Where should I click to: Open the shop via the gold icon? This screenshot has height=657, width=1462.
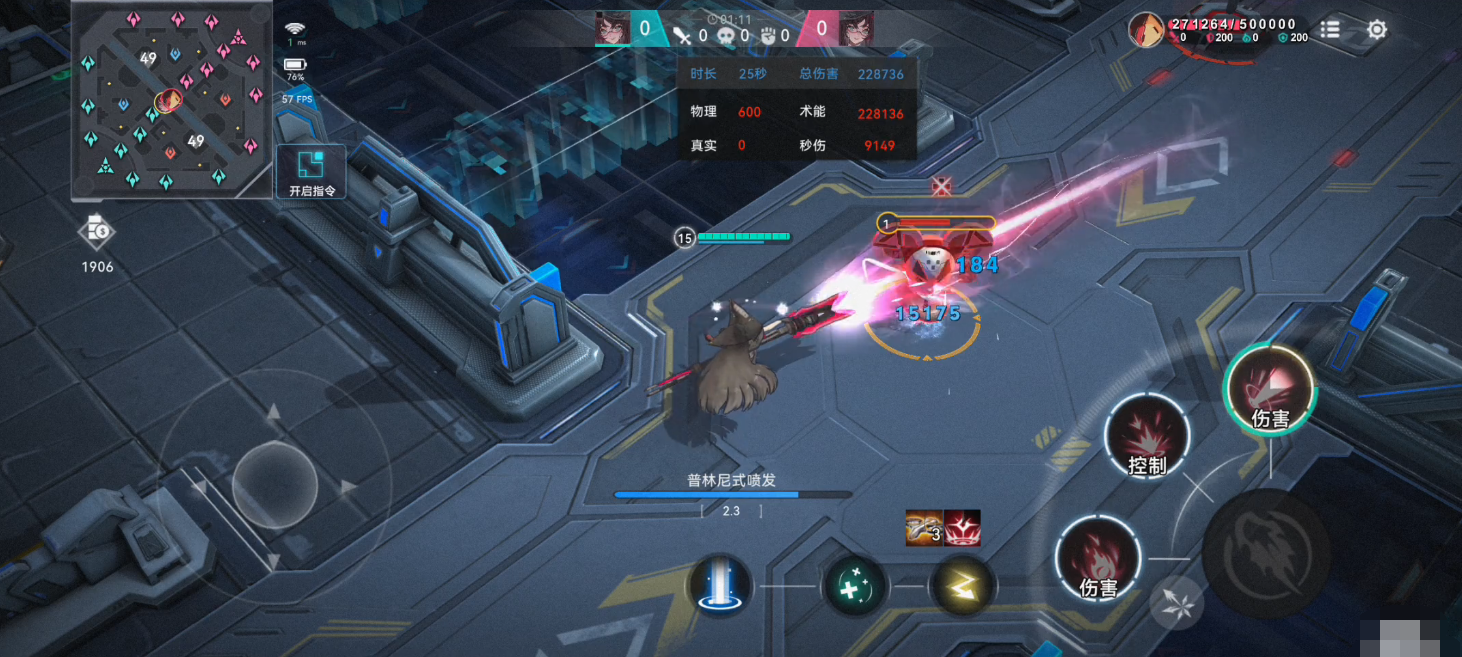pyautogui.click(x=97, y=232)
